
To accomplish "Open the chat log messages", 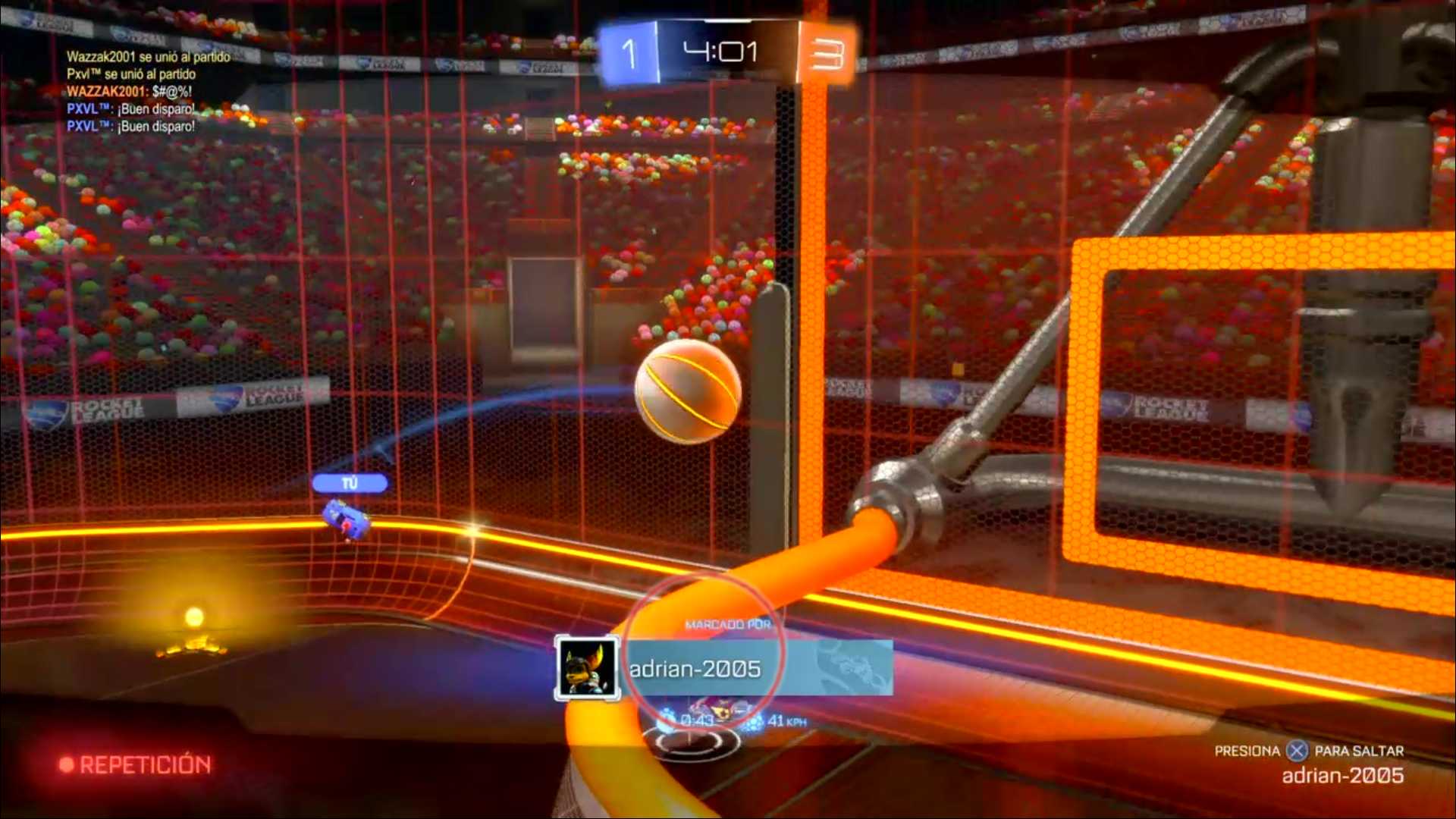I will point(148,92).
